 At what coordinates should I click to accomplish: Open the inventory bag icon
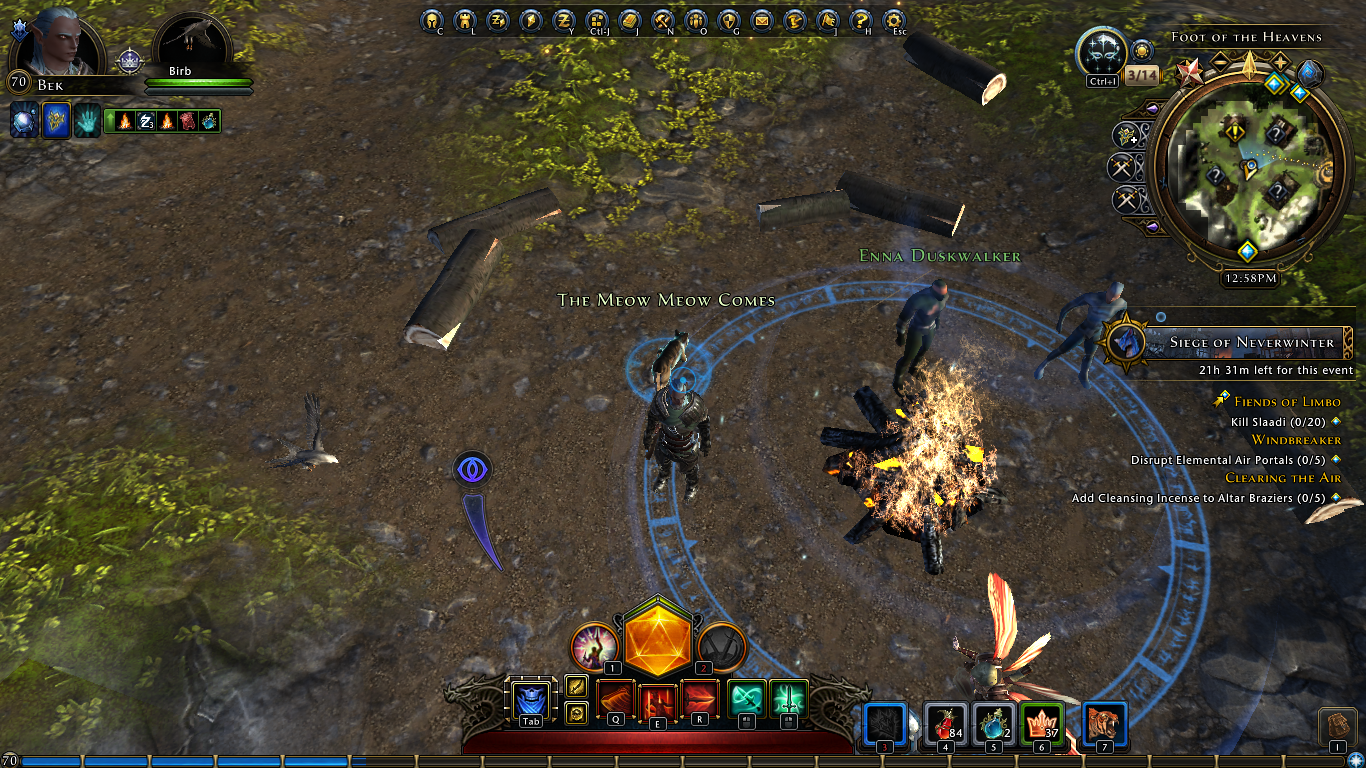(1337, 726)
